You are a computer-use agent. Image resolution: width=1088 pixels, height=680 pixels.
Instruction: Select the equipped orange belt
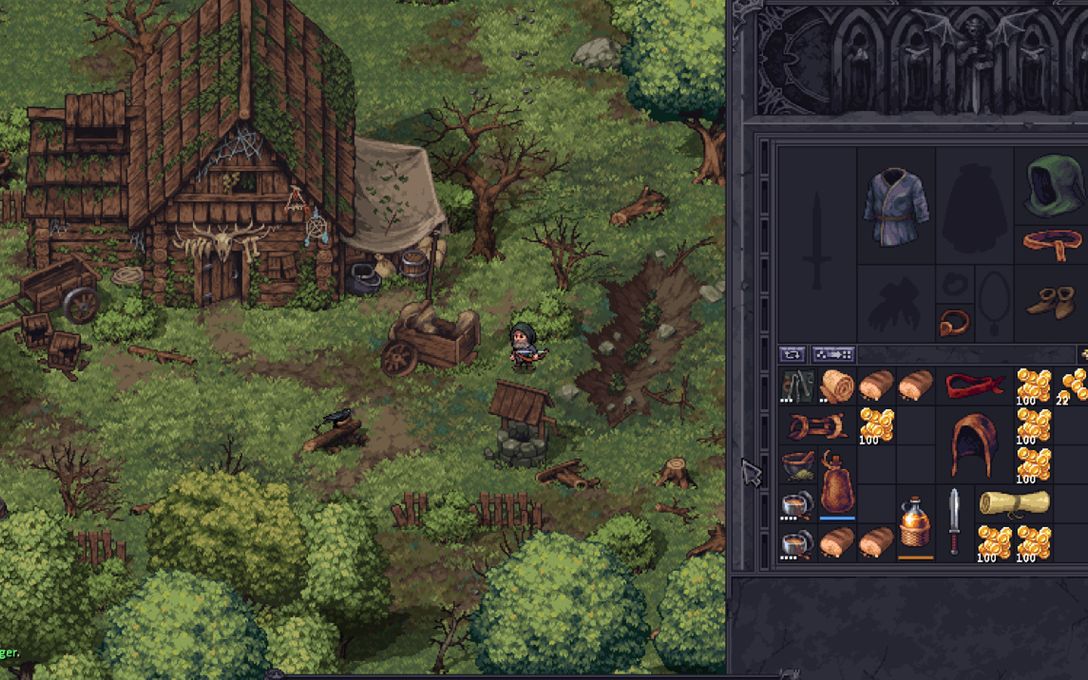tap(1052, 243)
